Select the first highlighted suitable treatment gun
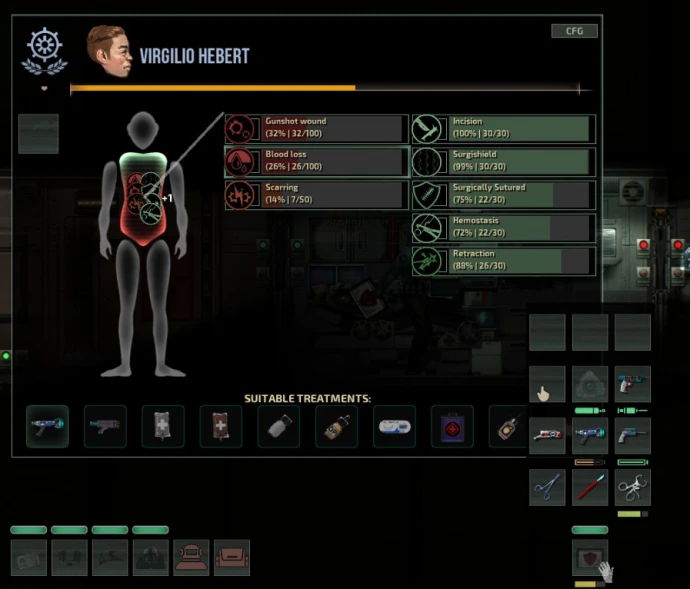This screenshot has width=690, height=589. click(47, 426)
